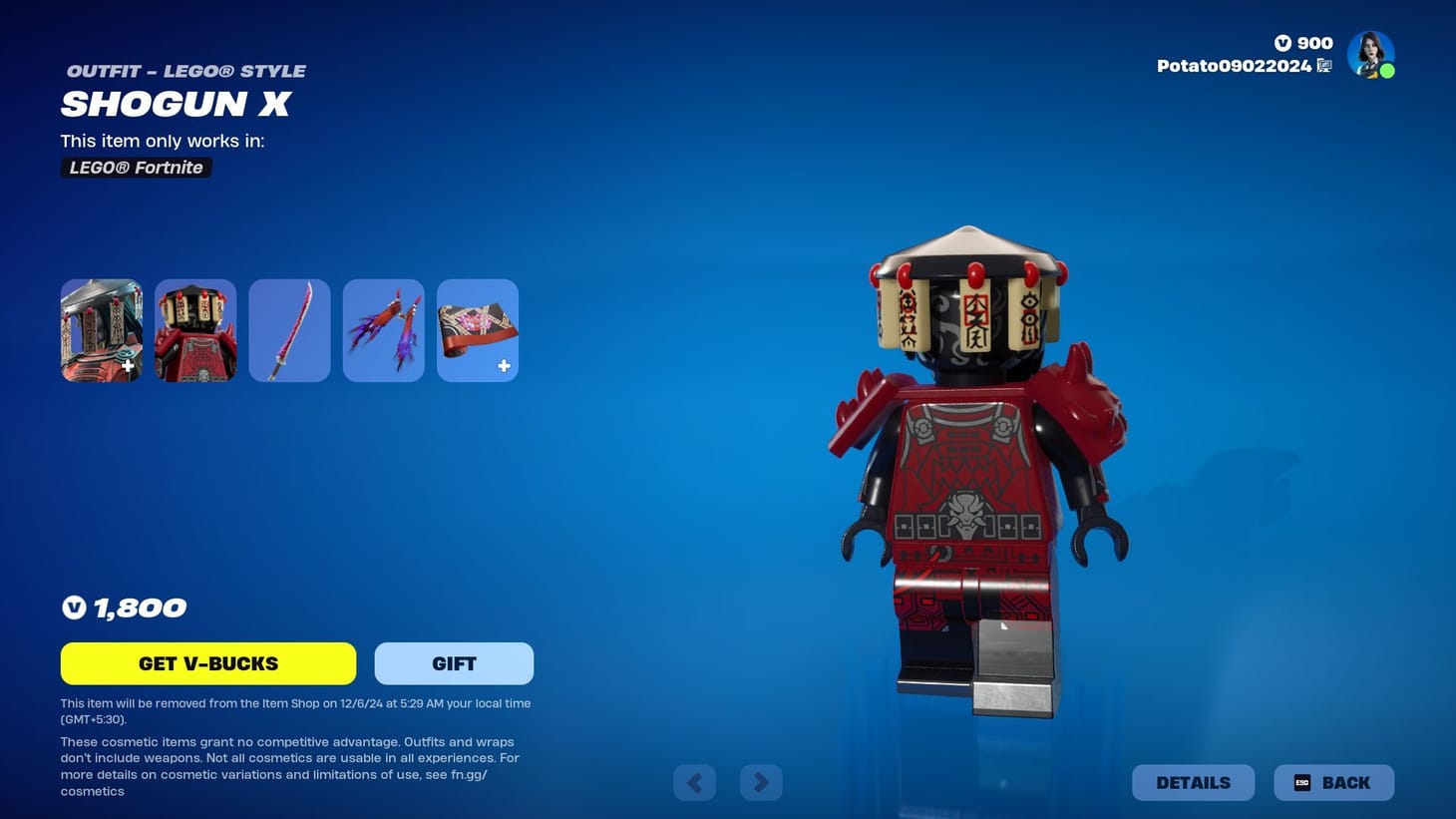The image size is (1456, 819).
Task: Navigate to the next item with the right arrow
Action: click(761, 782)
